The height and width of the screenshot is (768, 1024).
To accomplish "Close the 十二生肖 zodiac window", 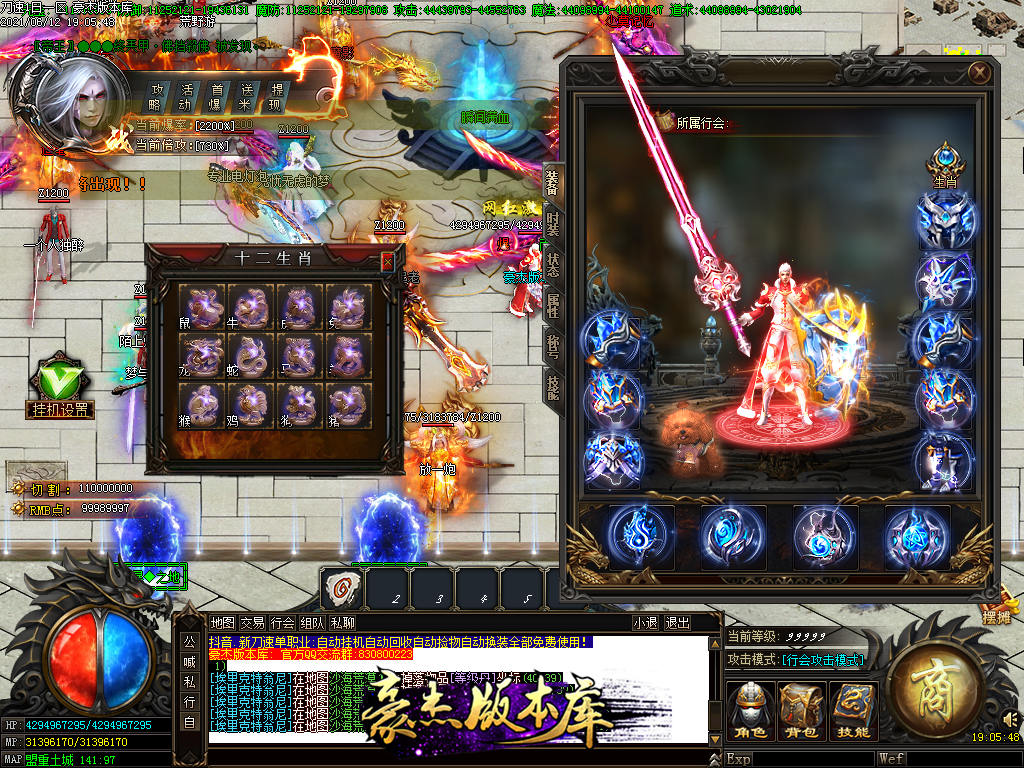I will [387, 261].
